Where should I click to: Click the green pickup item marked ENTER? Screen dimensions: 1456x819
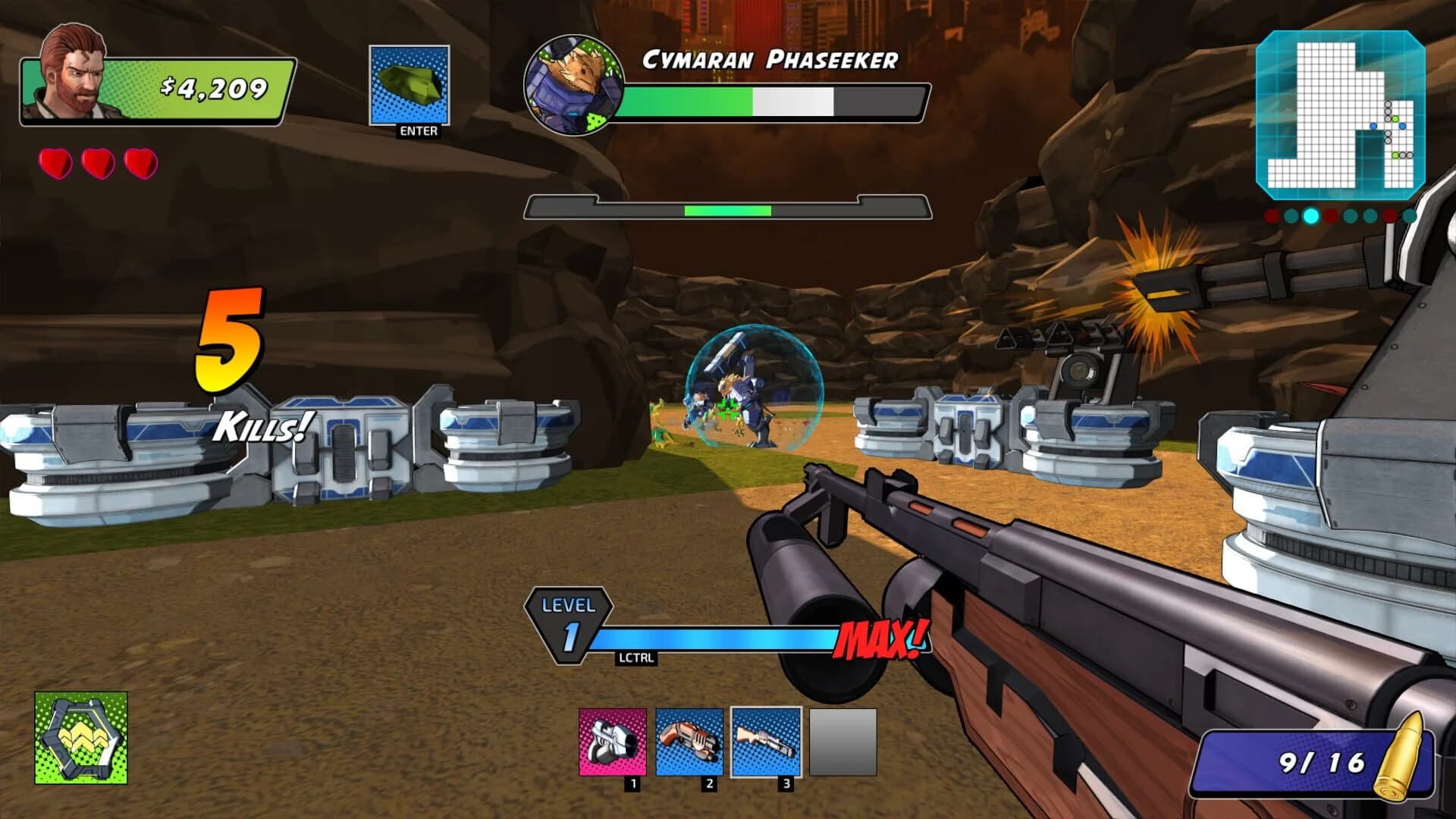(x=408, y=83)
